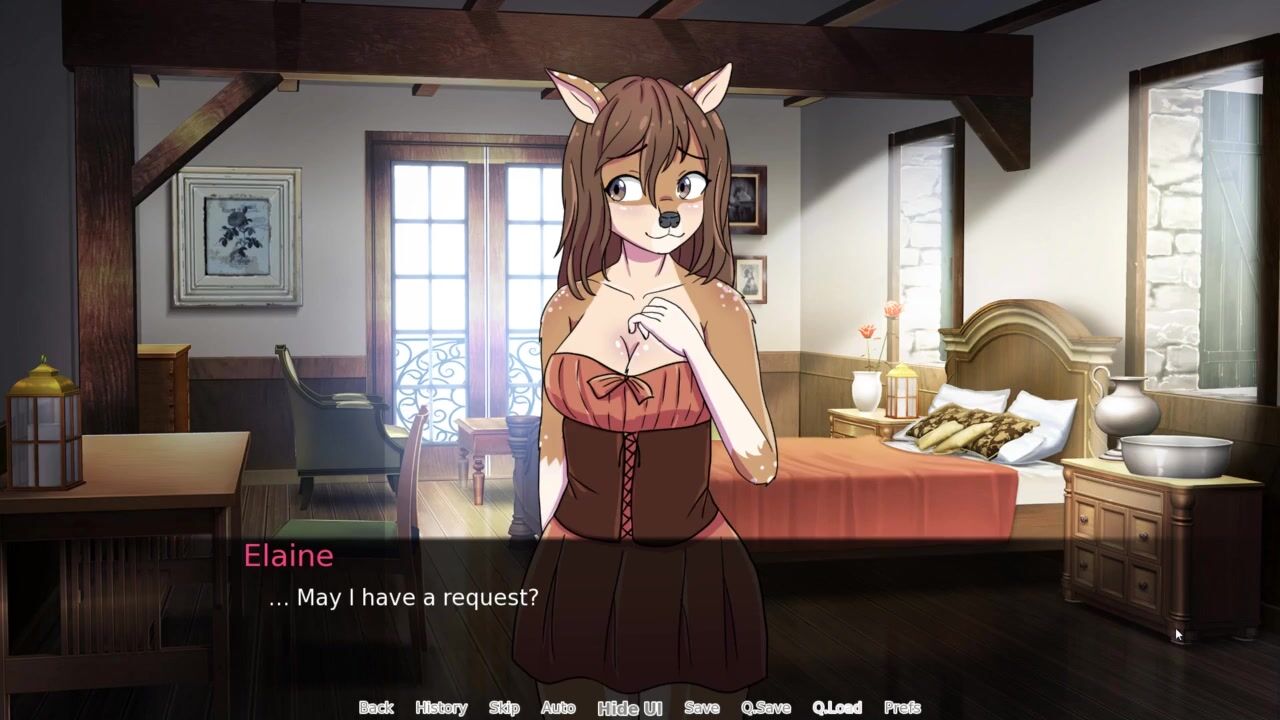Open the dialogue History log

tap(441, 707)
